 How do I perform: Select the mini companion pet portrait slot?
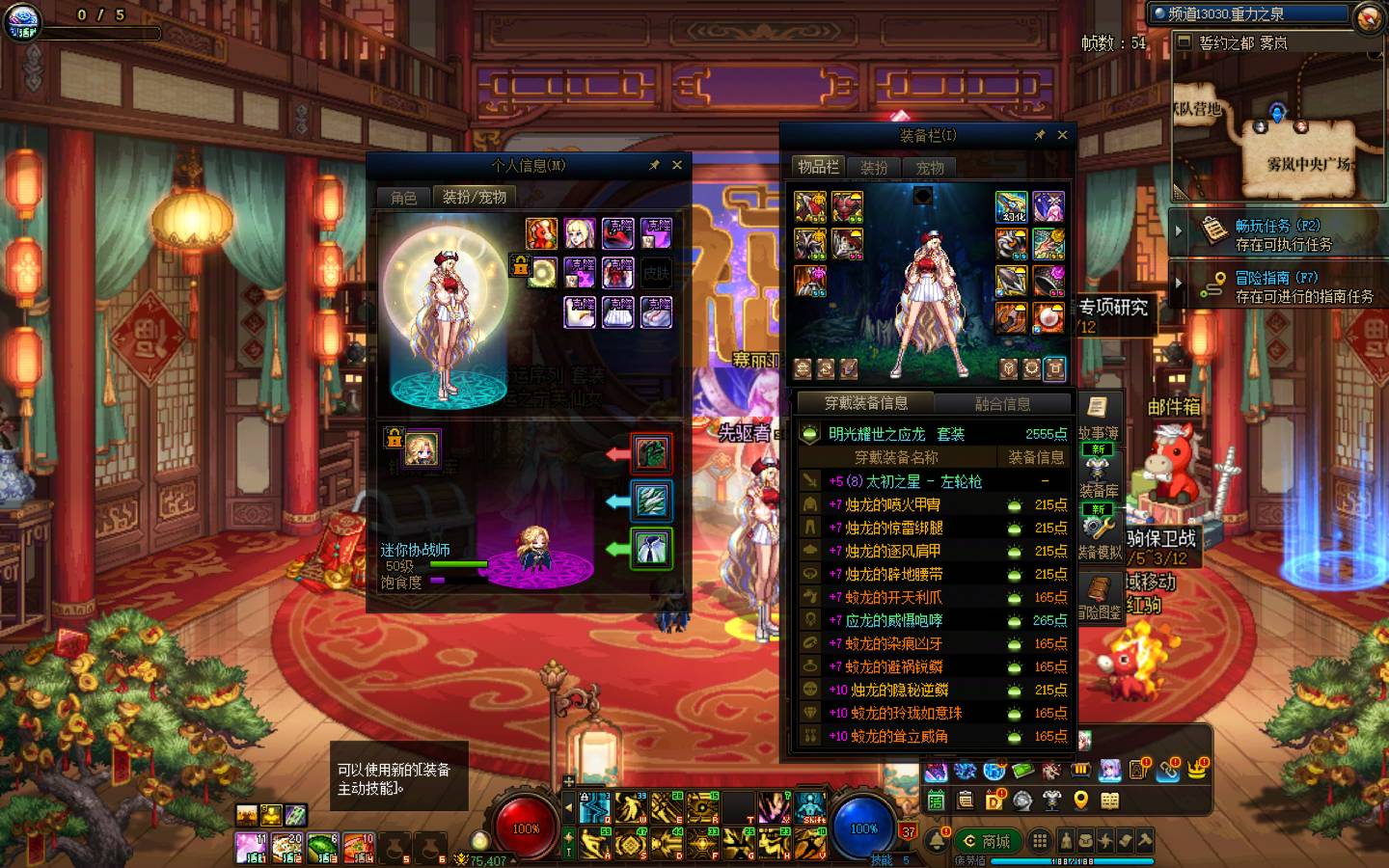click(422, 448)
